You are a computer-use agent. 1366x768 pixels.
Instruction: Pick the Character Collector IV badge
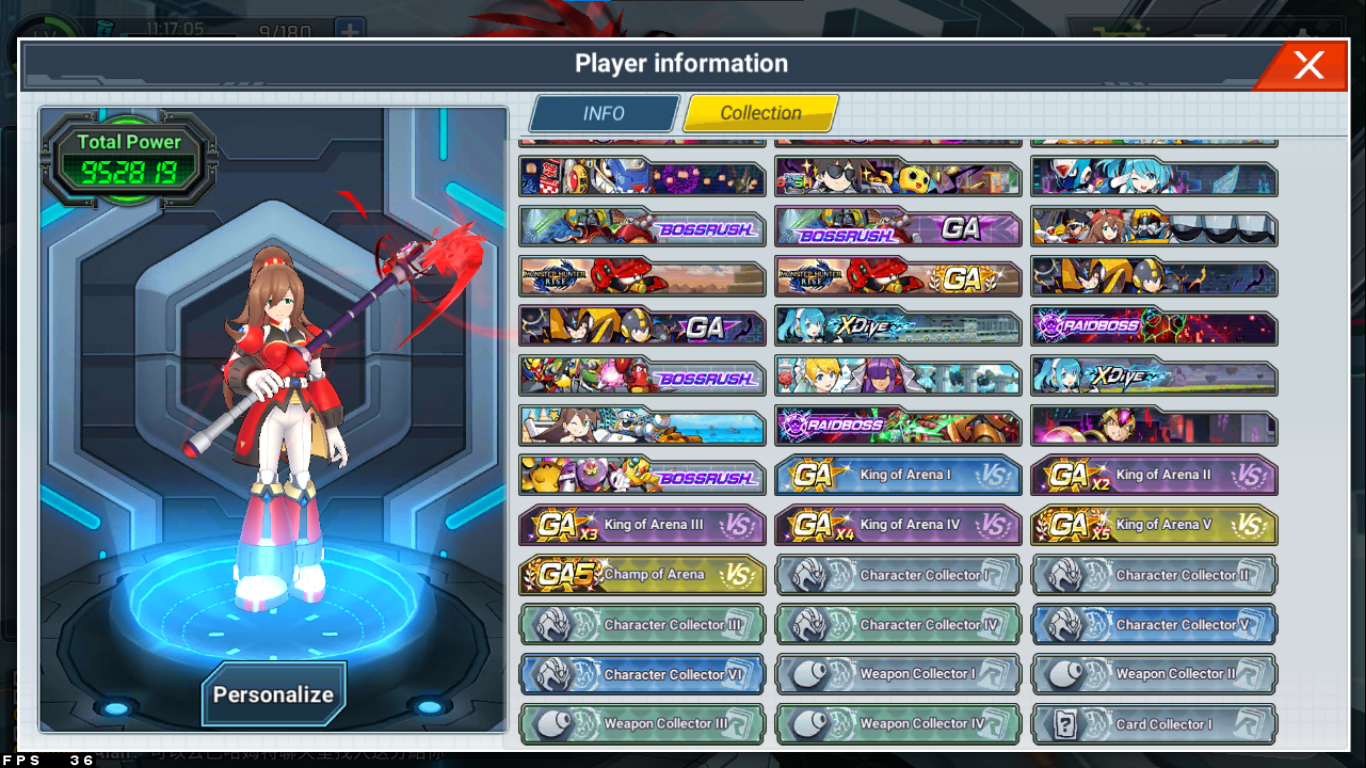point(898,625)
